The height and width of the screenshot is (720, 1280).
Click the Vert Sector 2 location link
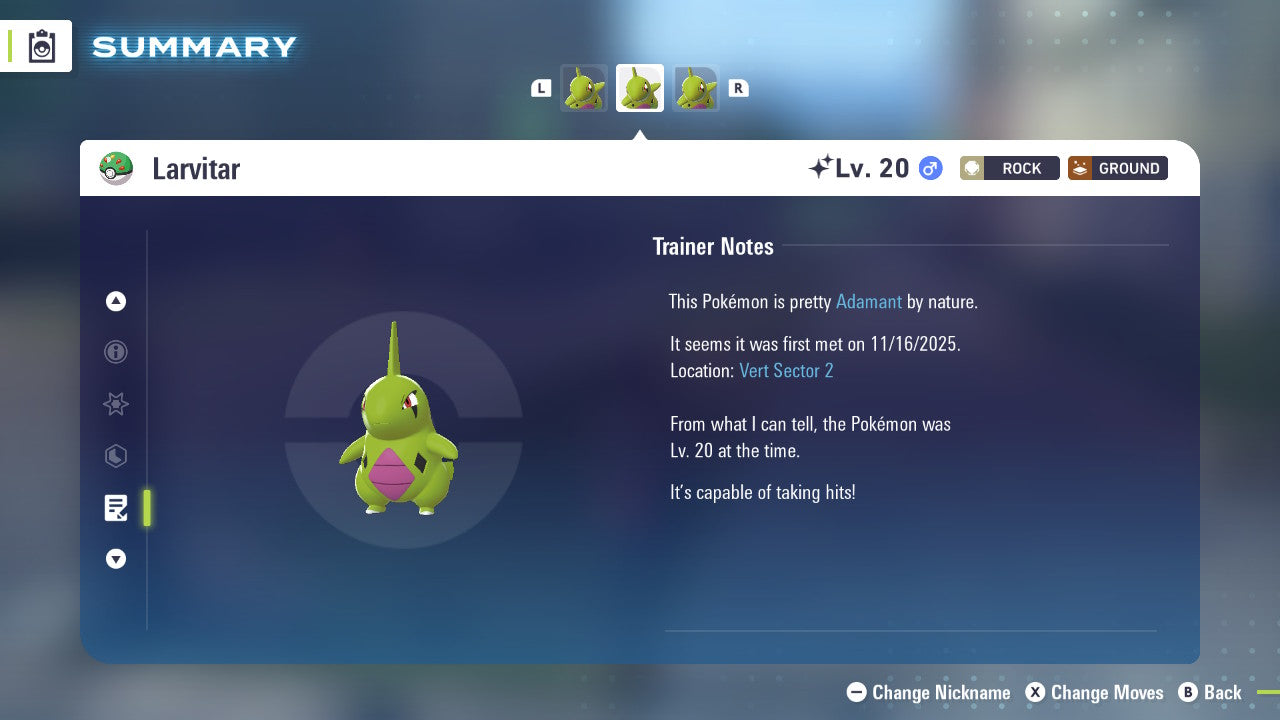click(x=787, y=370)
